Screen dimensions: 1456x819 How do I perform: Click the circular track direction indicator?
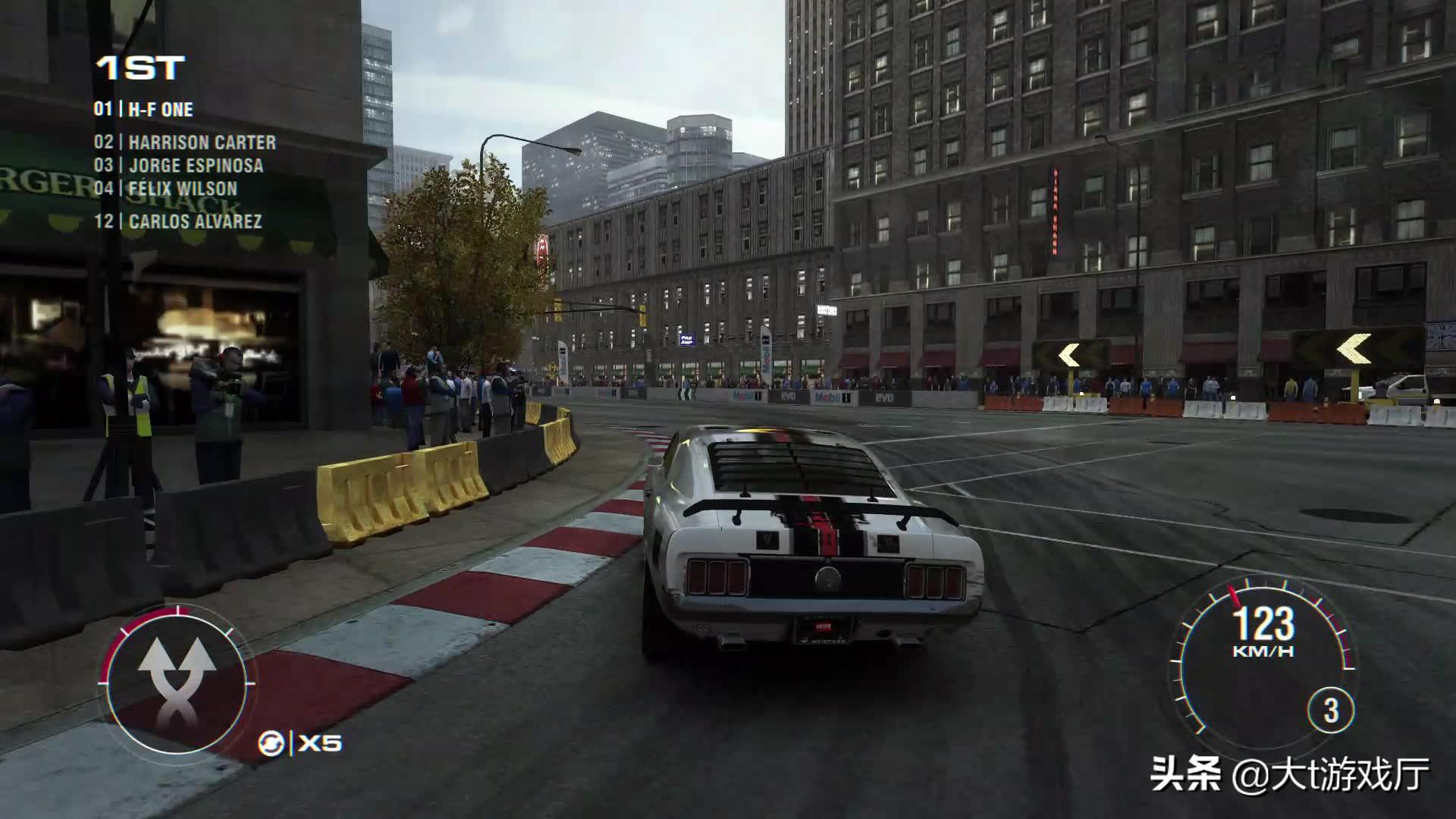[177, 681]
